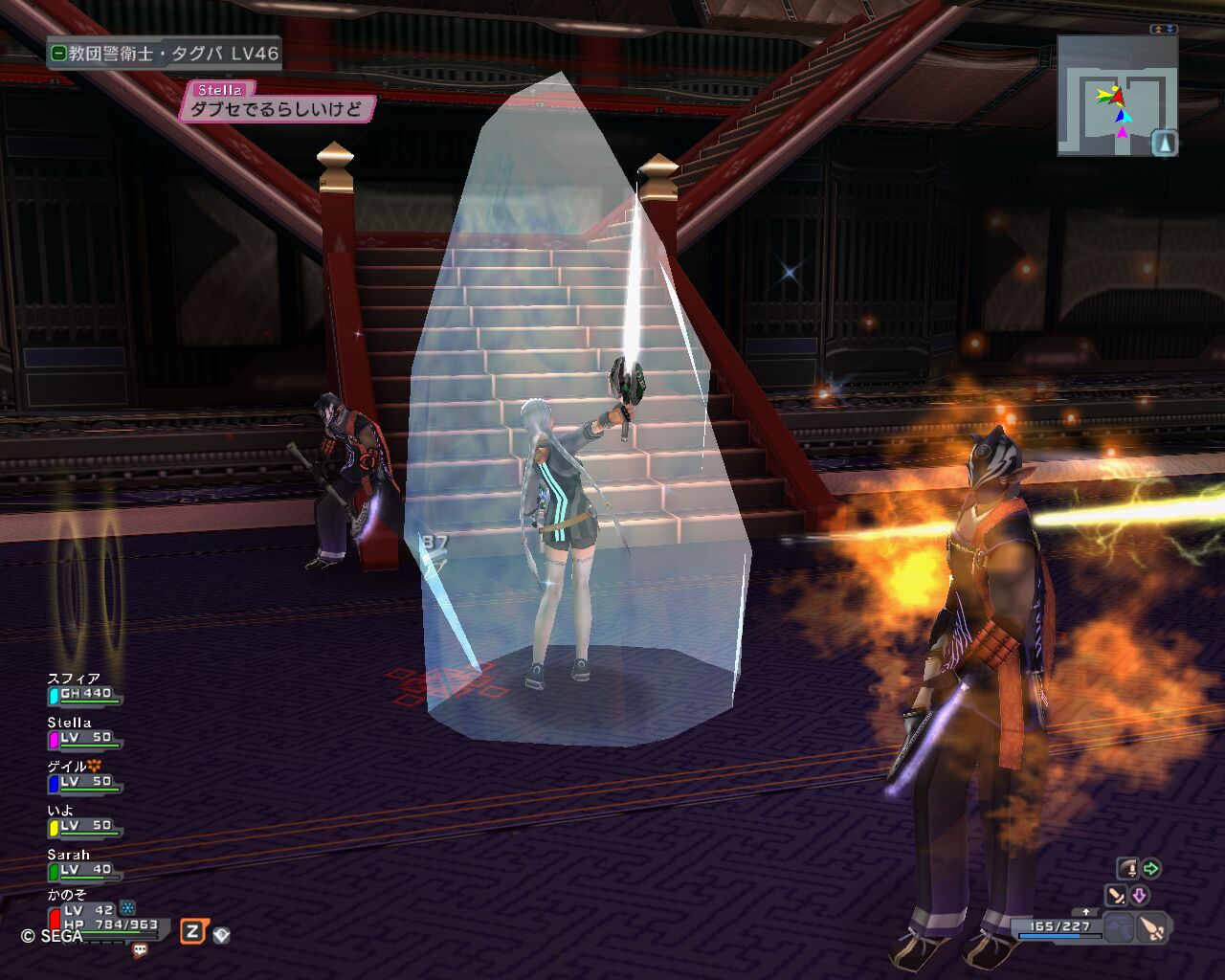1225x980 pixels.
Task: Click Stella's pink chat bubble
Action: pos(276,109)
